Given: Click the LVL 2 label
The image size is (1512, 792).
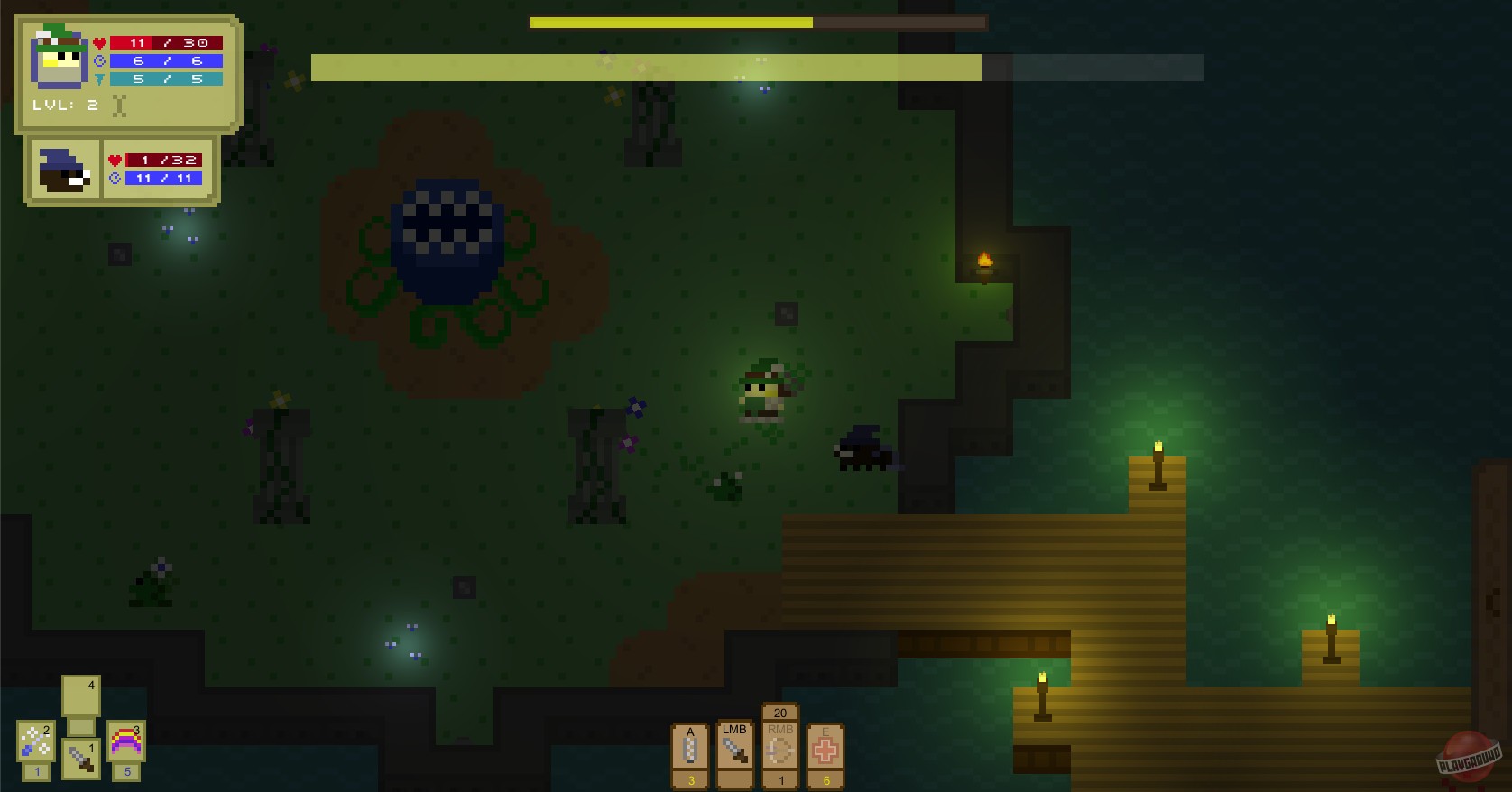Looking at the screenshot, I should (x=65, y=105).
